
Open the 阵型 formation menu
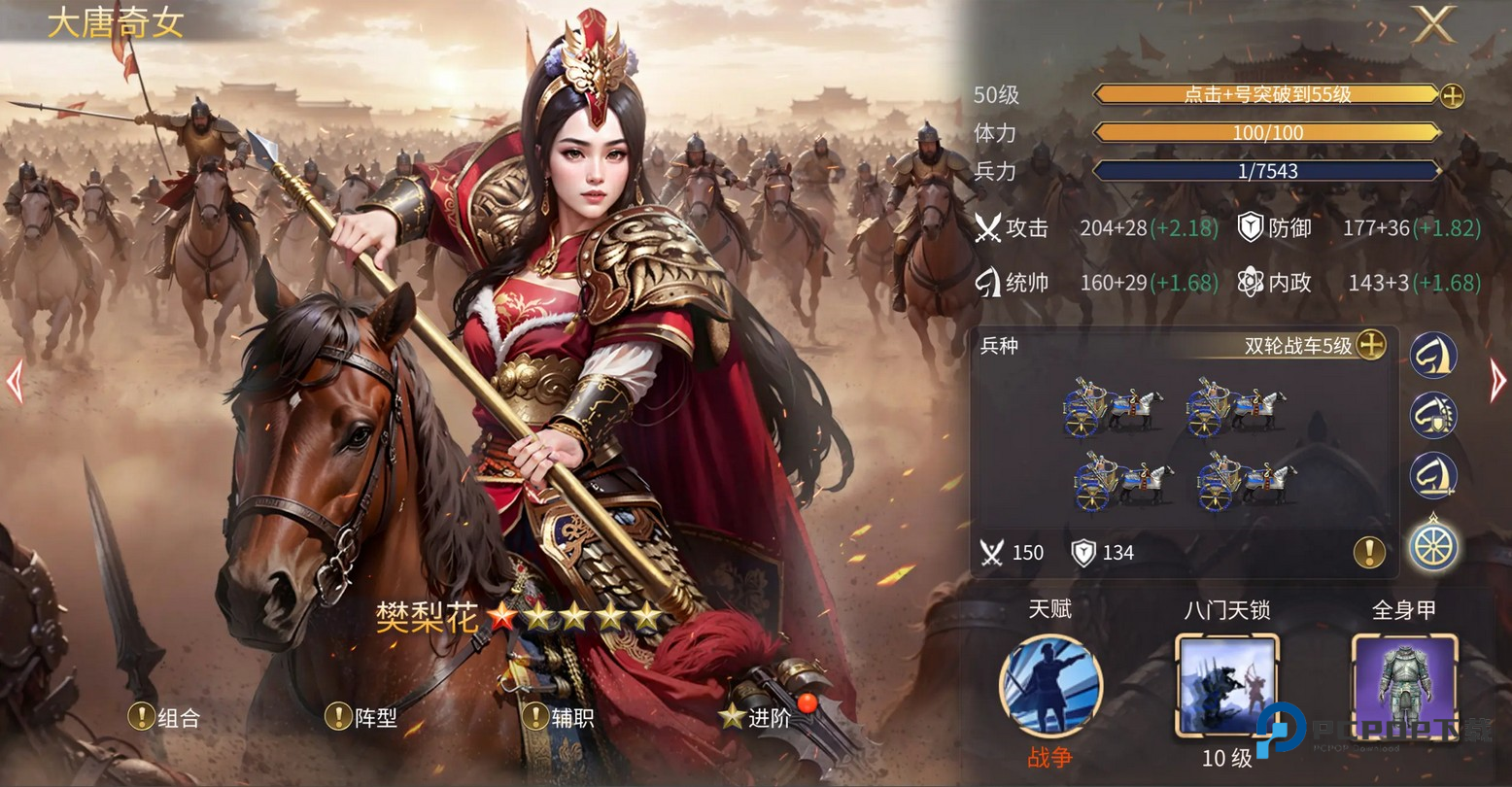[x=361, y=718]
